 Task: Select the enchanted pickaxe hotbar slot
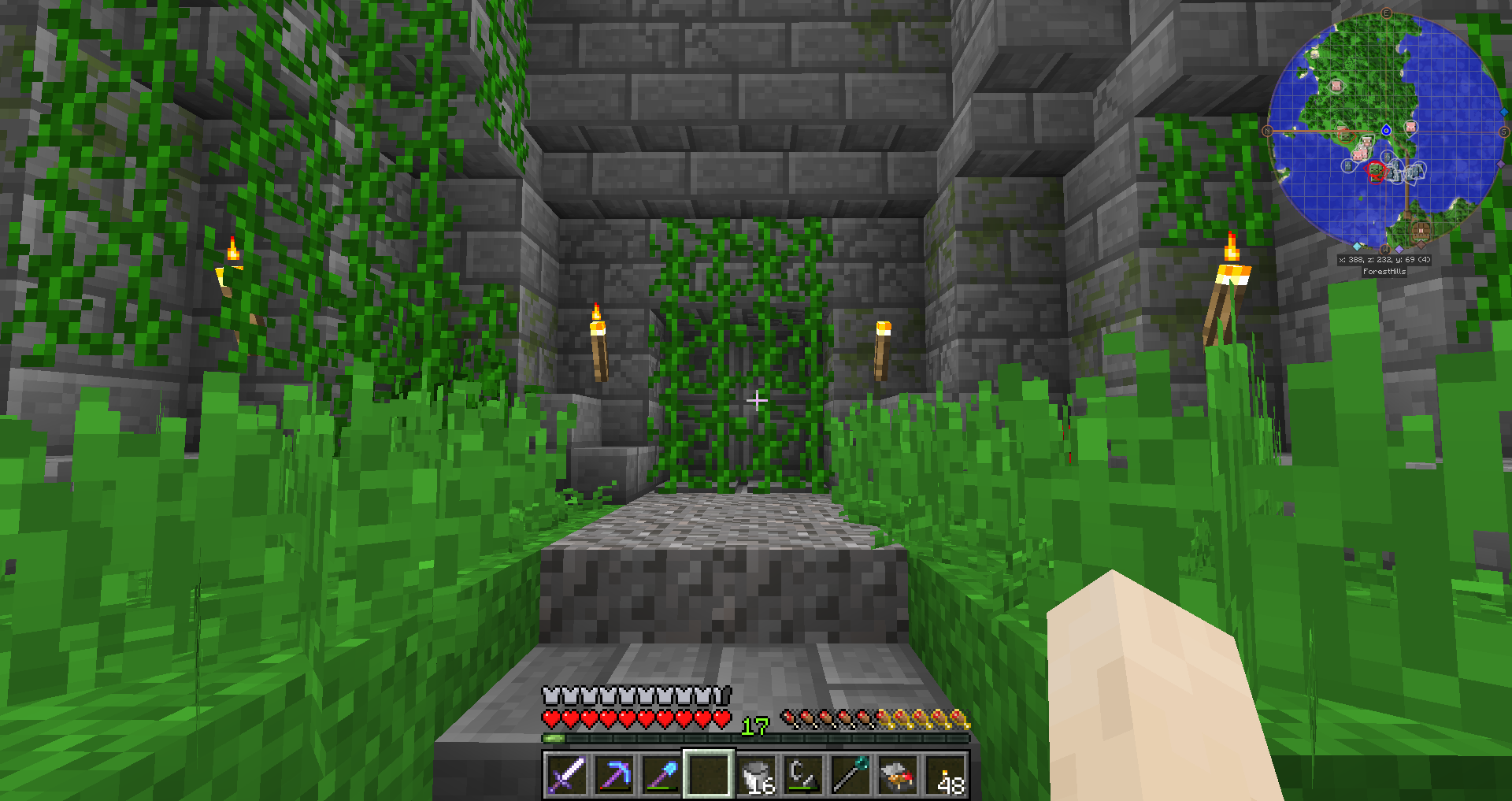(x=613, y=774)
